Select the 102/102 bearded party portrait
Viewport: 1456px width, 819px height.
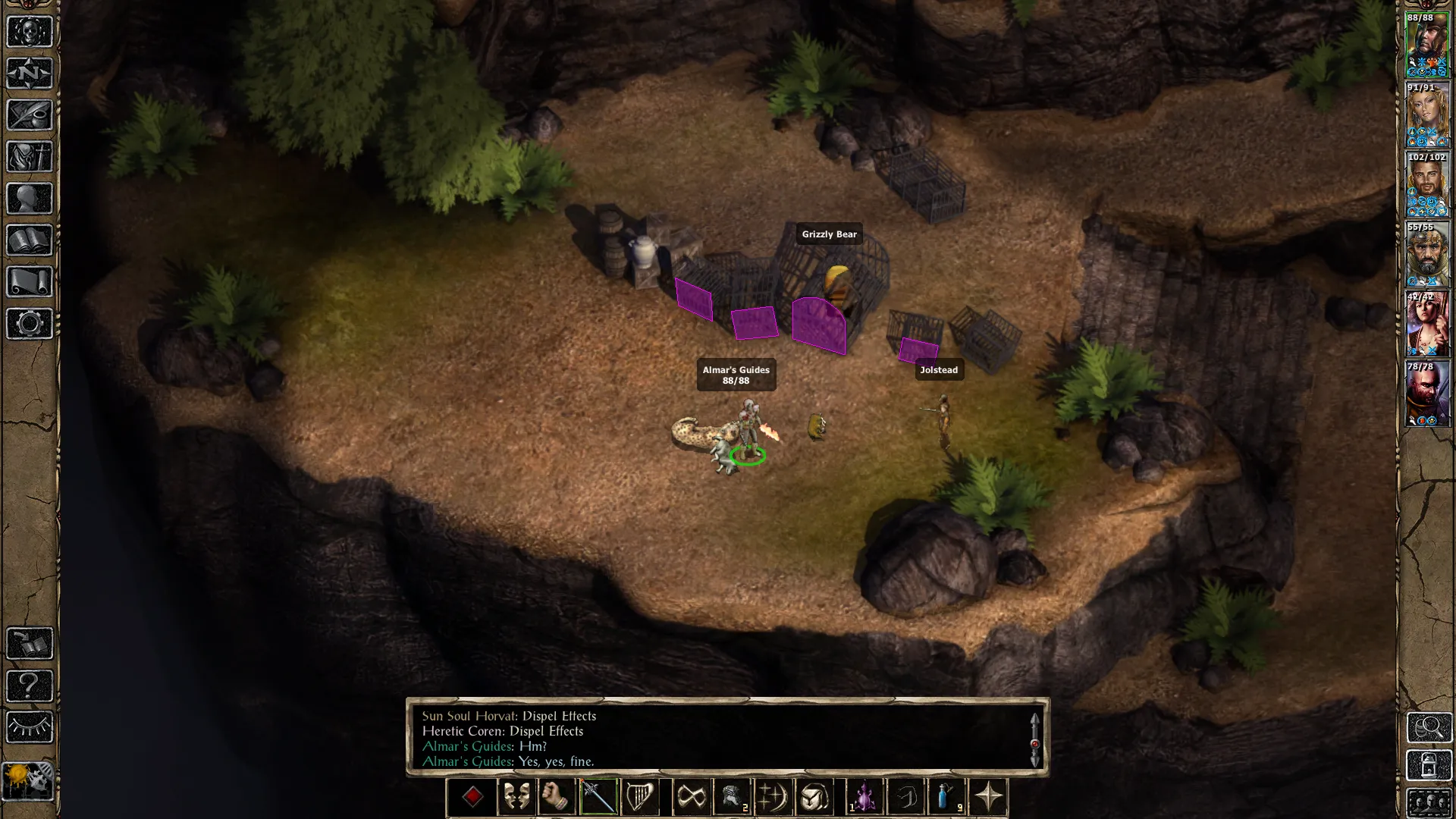pos(1427,184)
